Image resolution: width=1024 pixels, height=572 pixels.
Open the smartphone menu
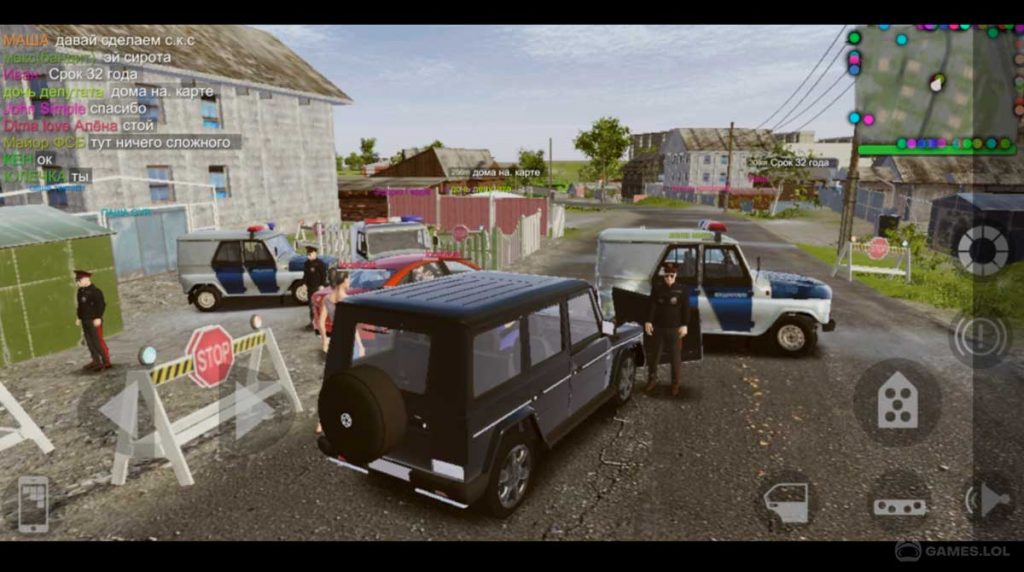(33, 502)
